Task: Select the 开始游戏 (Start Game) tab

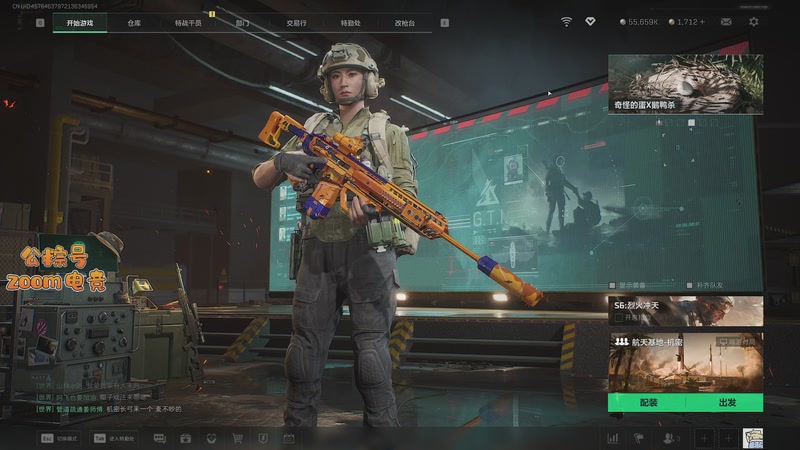Action: point(80,22)
